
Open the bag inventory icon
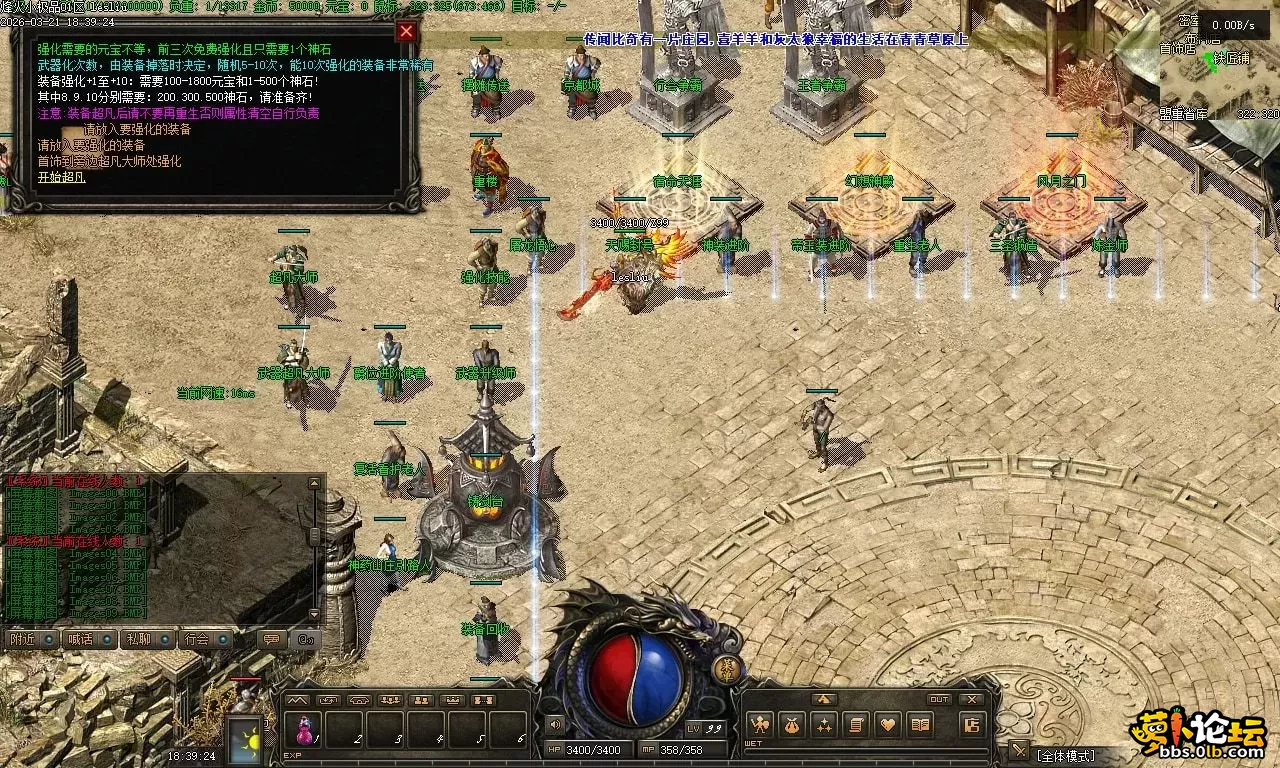[792, 725]
